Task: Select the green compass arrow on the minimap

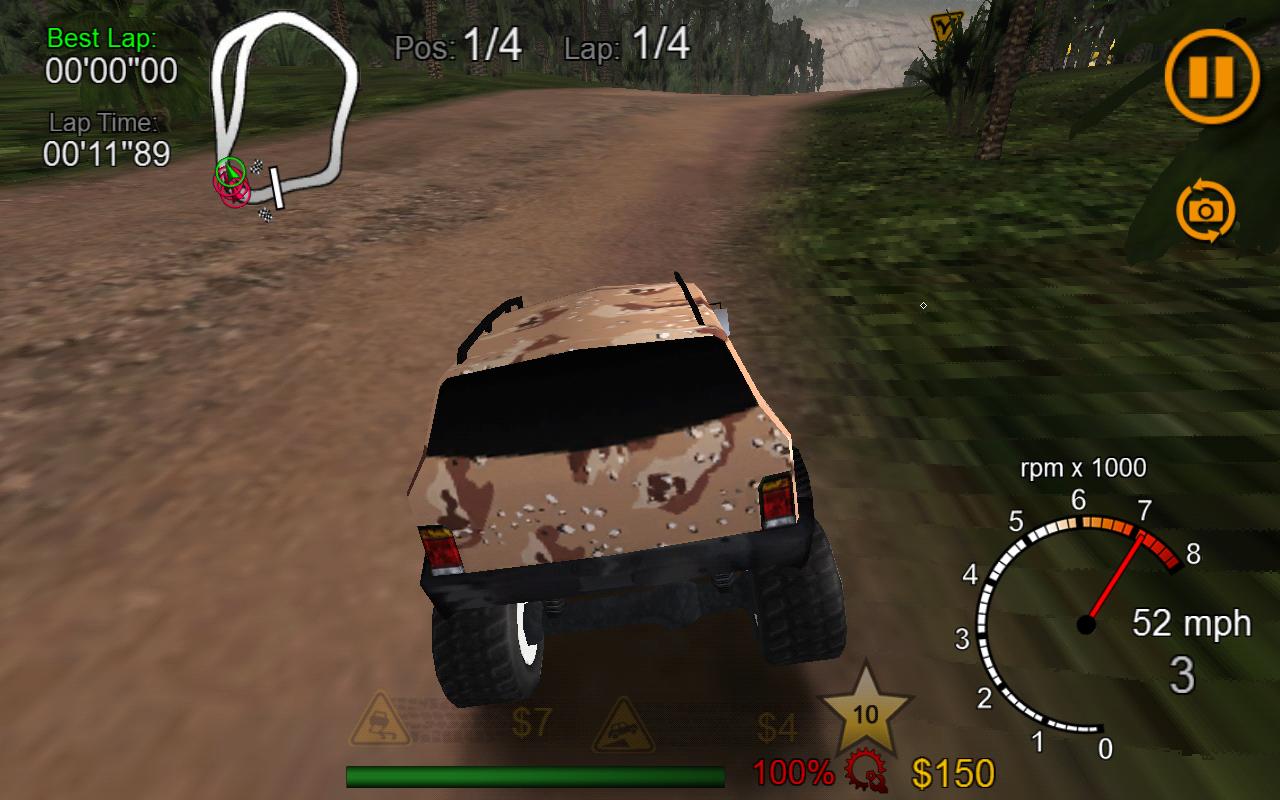Action: [x=229, y=172]
